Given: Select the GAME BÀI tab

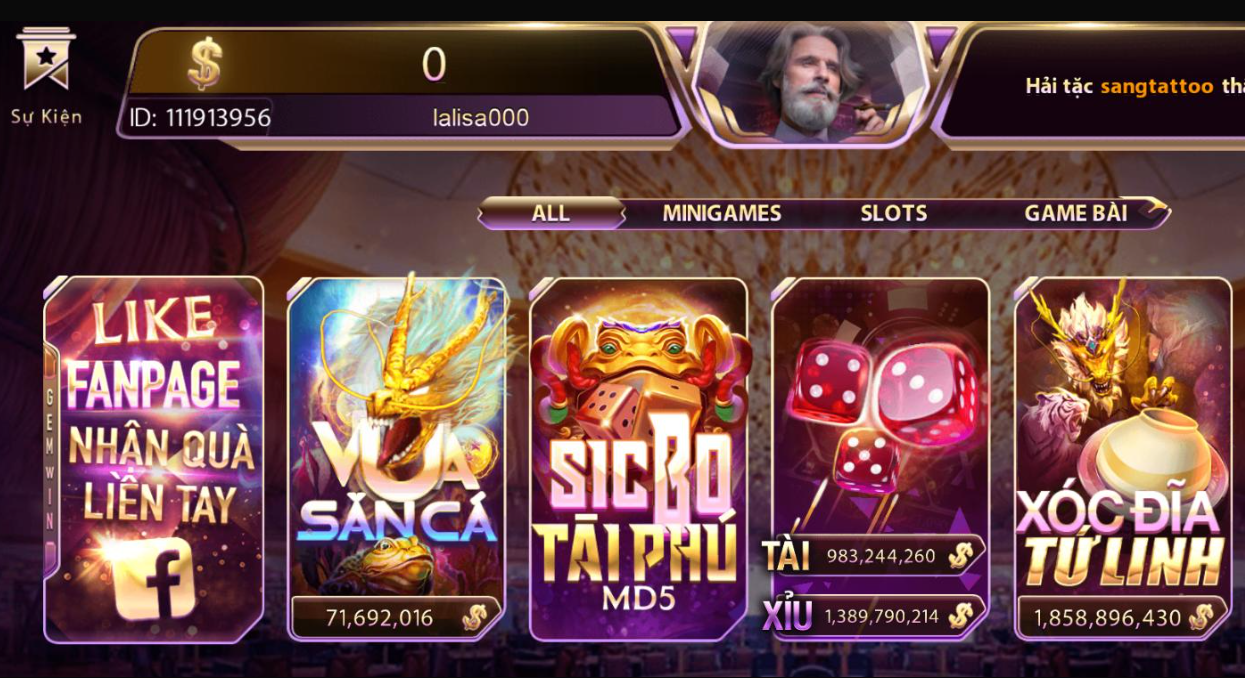Looking at the screenshot, I should click(x=1075, y=213).
